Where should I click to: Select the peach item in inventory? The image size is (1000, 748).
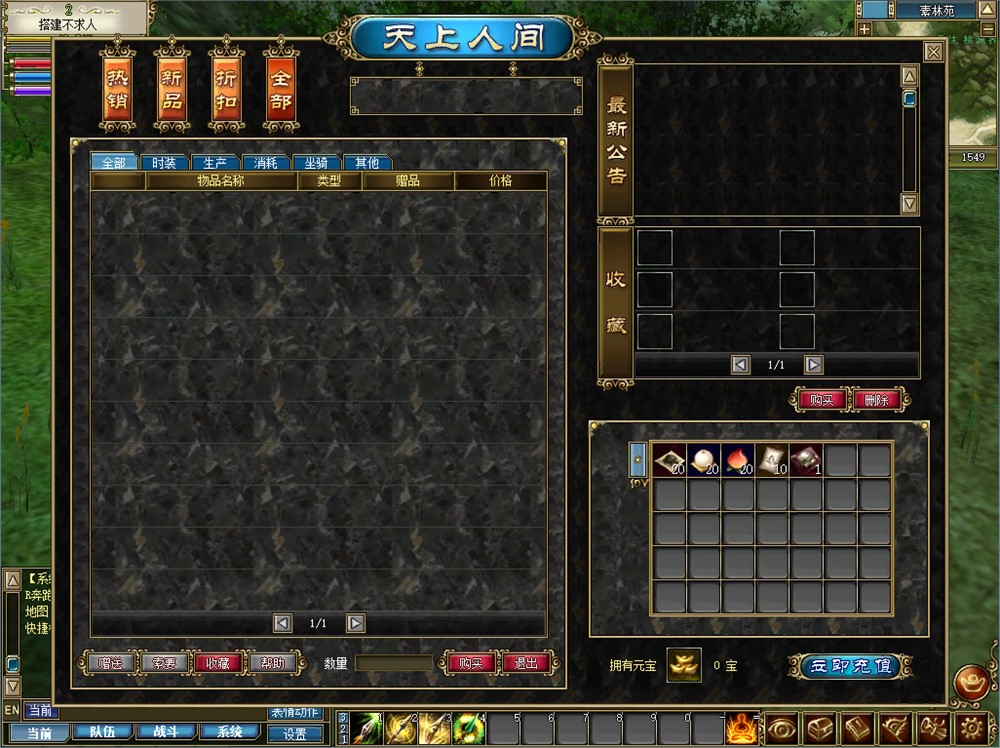[x=737, y=460]
